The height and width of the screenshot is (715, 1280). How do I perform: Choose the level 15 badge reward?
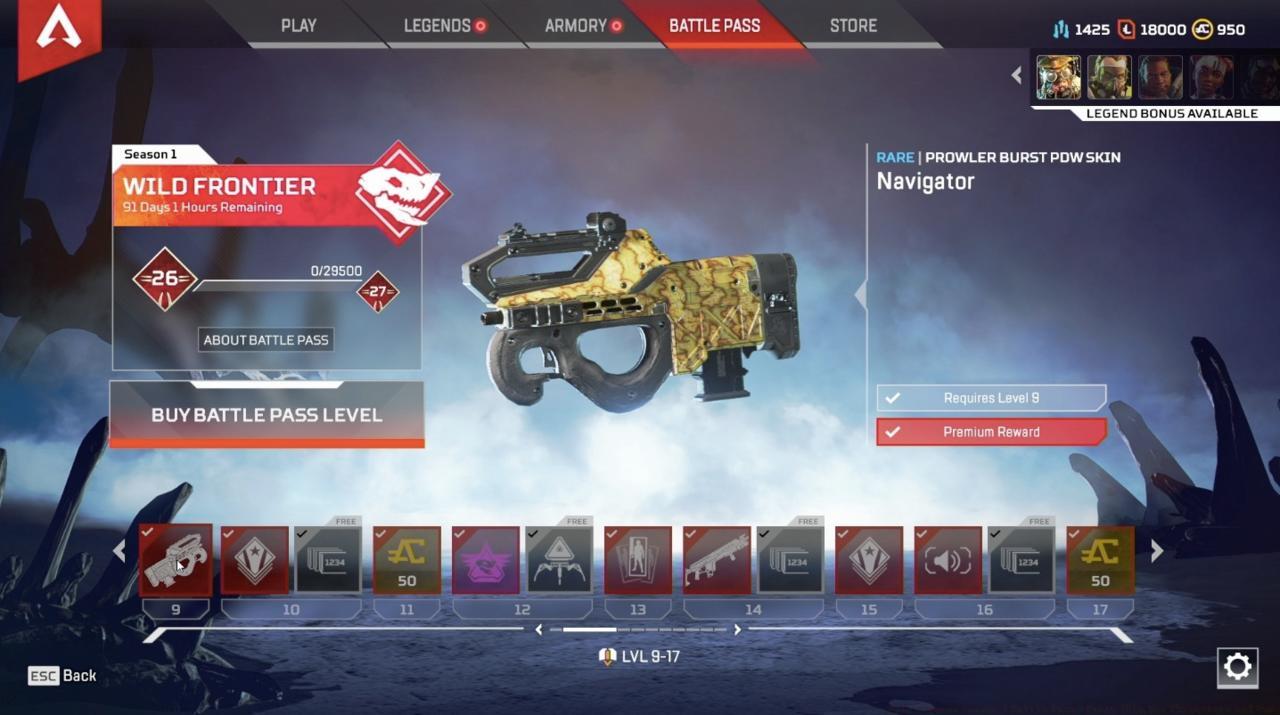[x=869, y=560]
